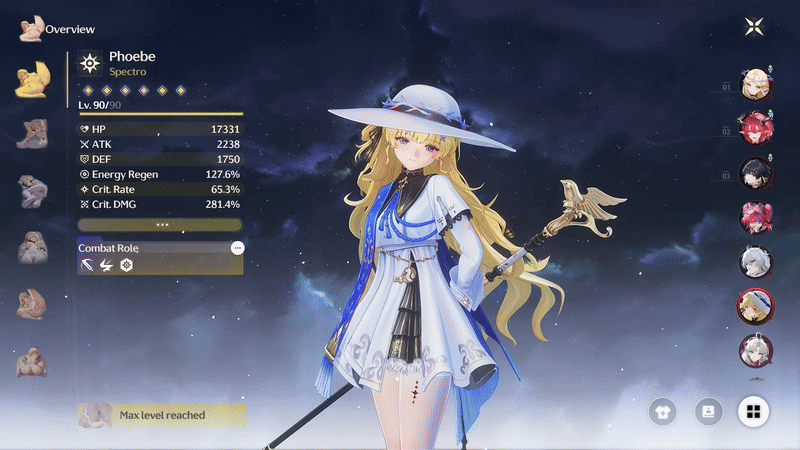800x450 pixels.
Task: Close the resonator screen with the star X
Action: [753, 27]
